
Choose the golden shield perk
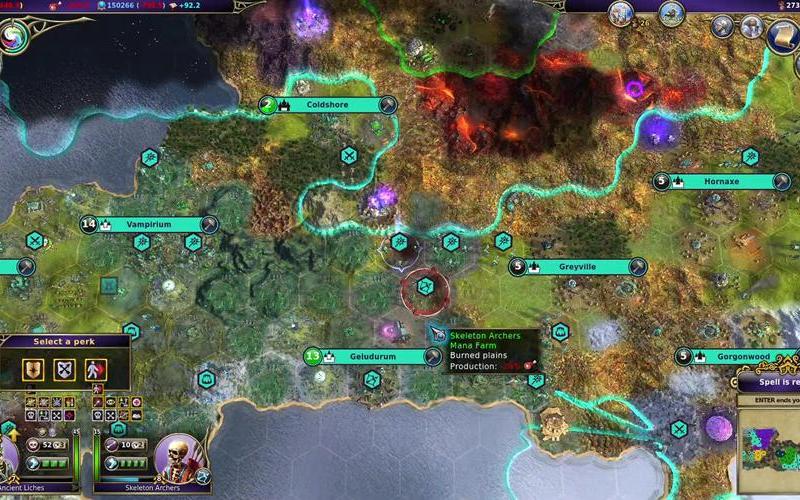[x=34, y=370]
